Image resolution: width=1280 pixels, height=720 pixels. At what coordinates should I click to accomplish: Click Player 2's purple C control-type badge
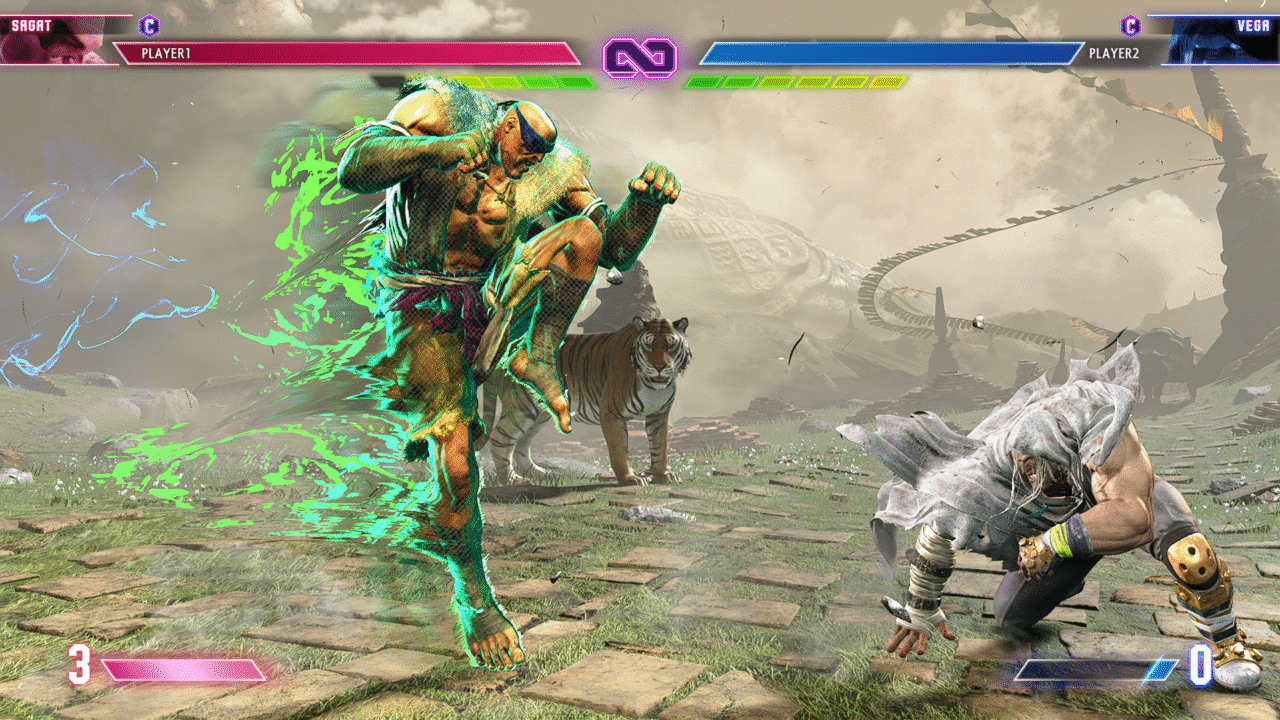(x=1130, y=25)
